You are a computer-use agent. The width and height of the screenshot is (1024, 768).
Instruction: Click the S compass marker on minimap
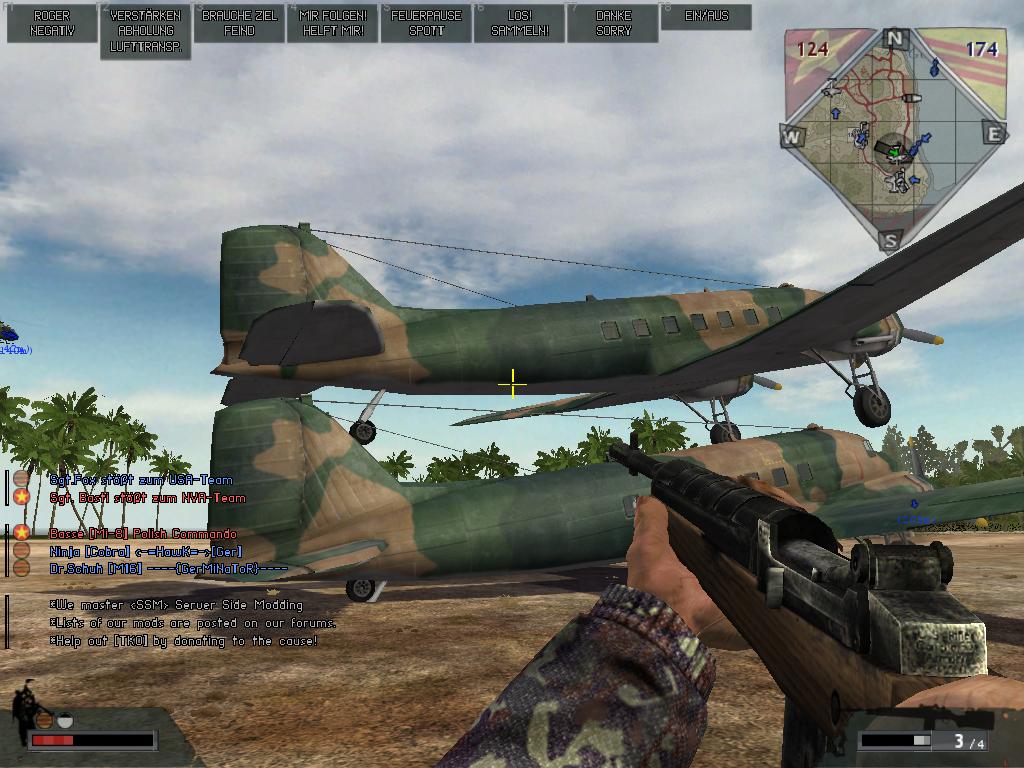click(x=891, y=240)
